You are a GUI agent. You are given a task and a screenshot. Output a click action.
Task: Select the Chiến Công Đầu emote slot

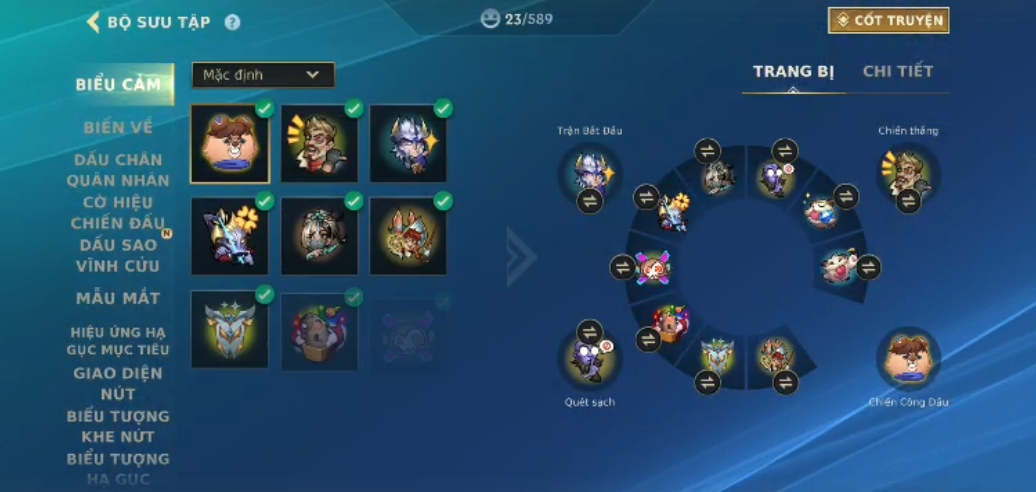[x=908, y=357]
